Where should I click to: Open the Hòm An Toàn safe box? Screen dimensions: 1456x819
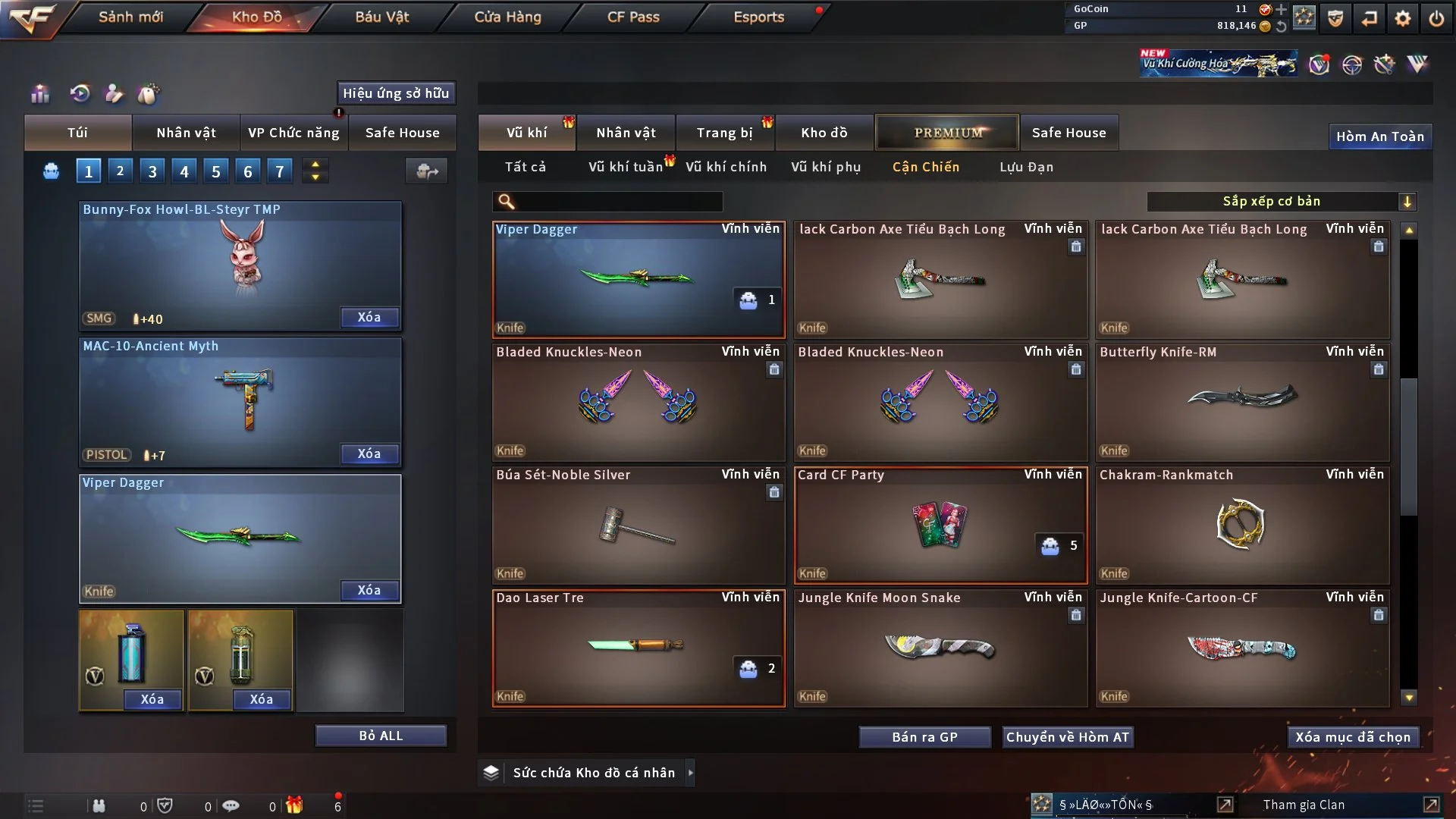1379,136
